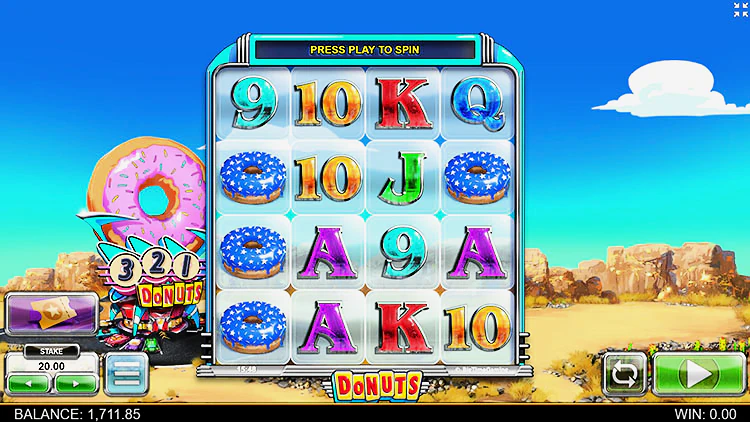
Task: Increase the stake with the right arrow
Action: (x=75, y=382)
